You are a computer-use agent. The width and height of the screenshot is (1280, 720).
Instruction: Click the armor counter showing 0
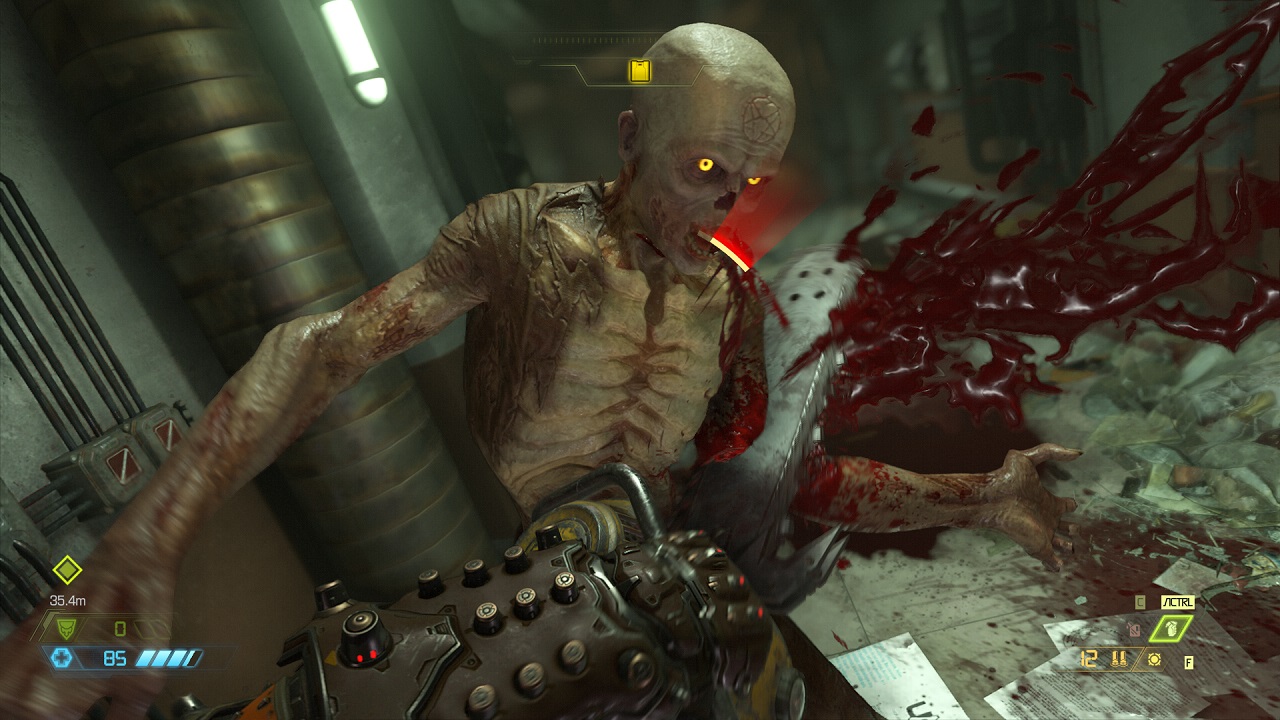(119, 629)
